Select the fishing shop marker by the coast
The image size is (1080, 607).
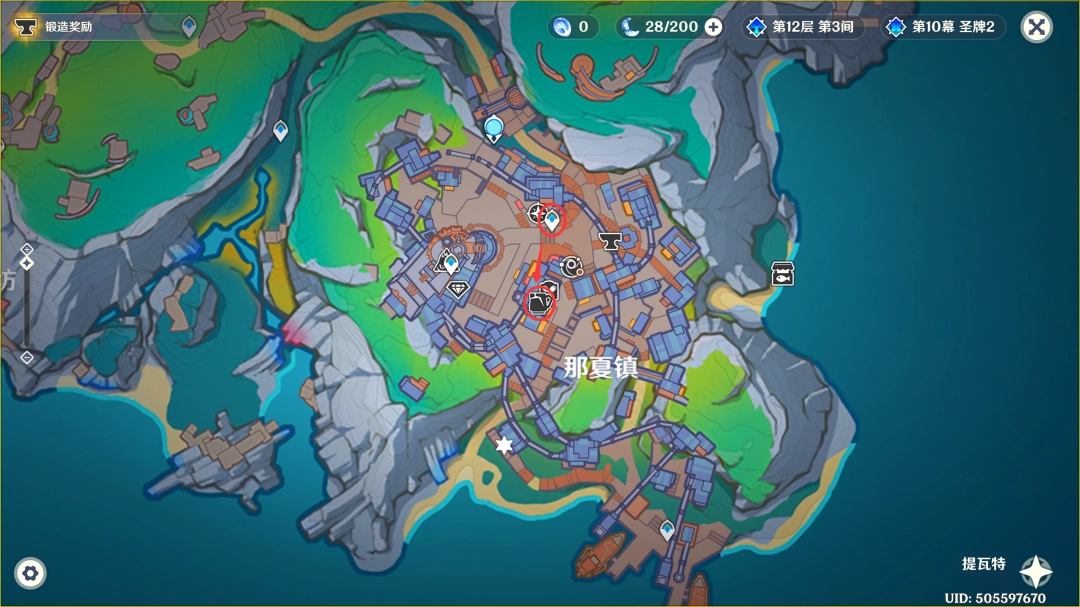[782, 274]
